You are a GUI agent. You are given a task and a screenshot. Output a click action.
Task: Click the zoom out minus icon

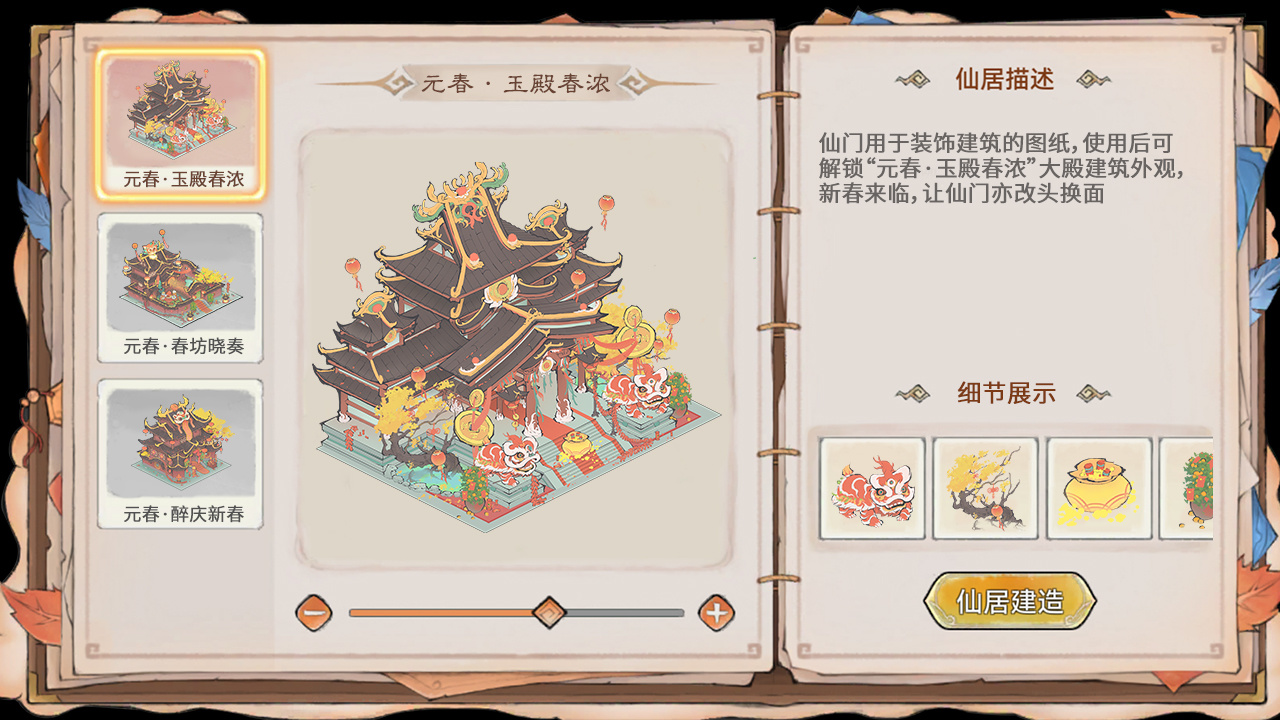click(x=314, y=614)
